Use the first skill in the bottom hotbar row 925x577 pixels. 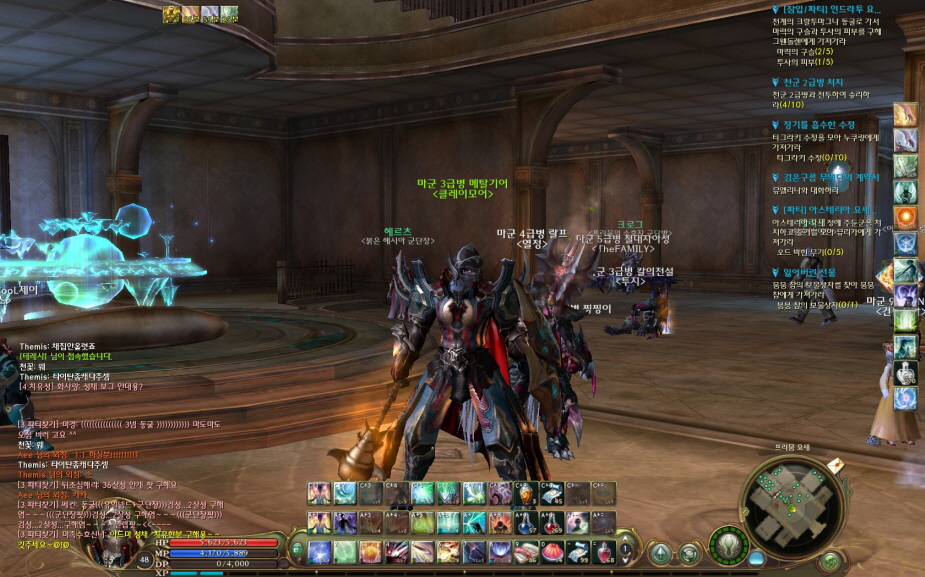pos(319,551)
